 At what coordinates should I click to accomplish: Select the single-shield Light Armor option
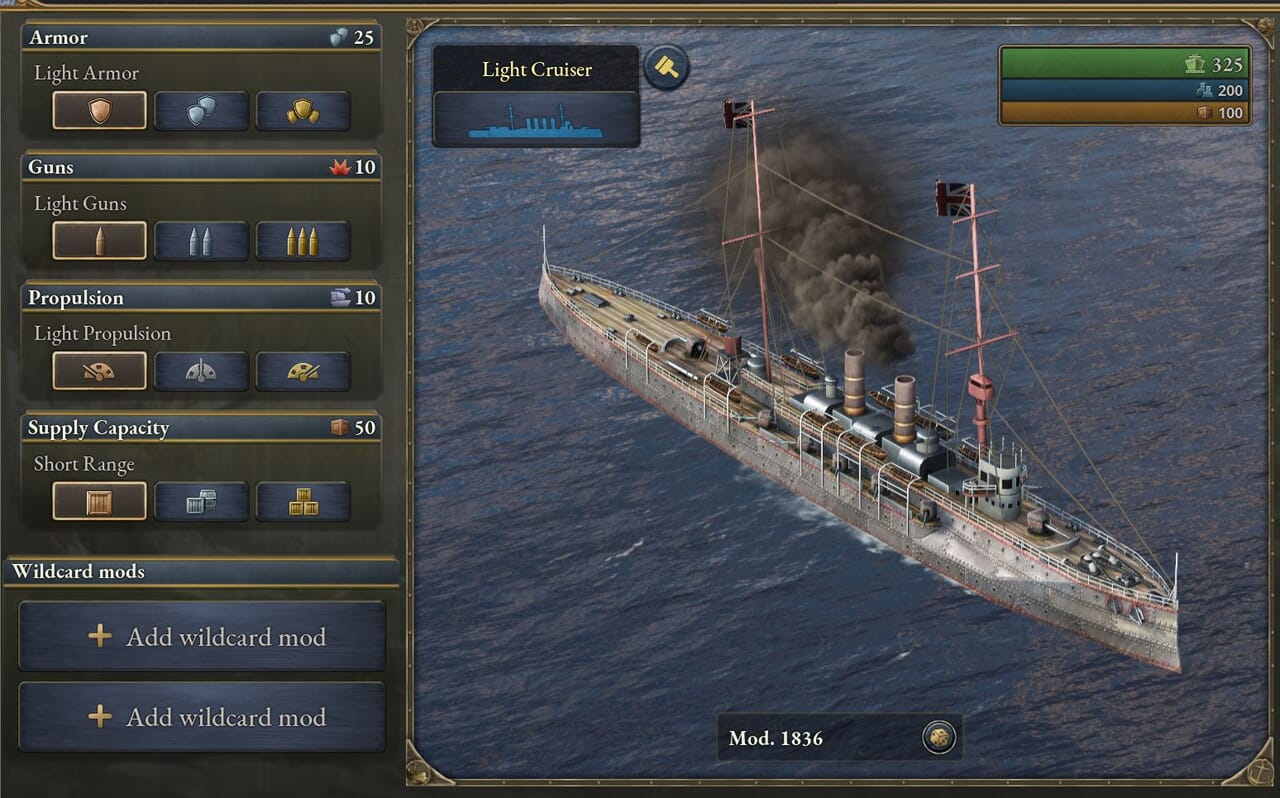(100, 111)
